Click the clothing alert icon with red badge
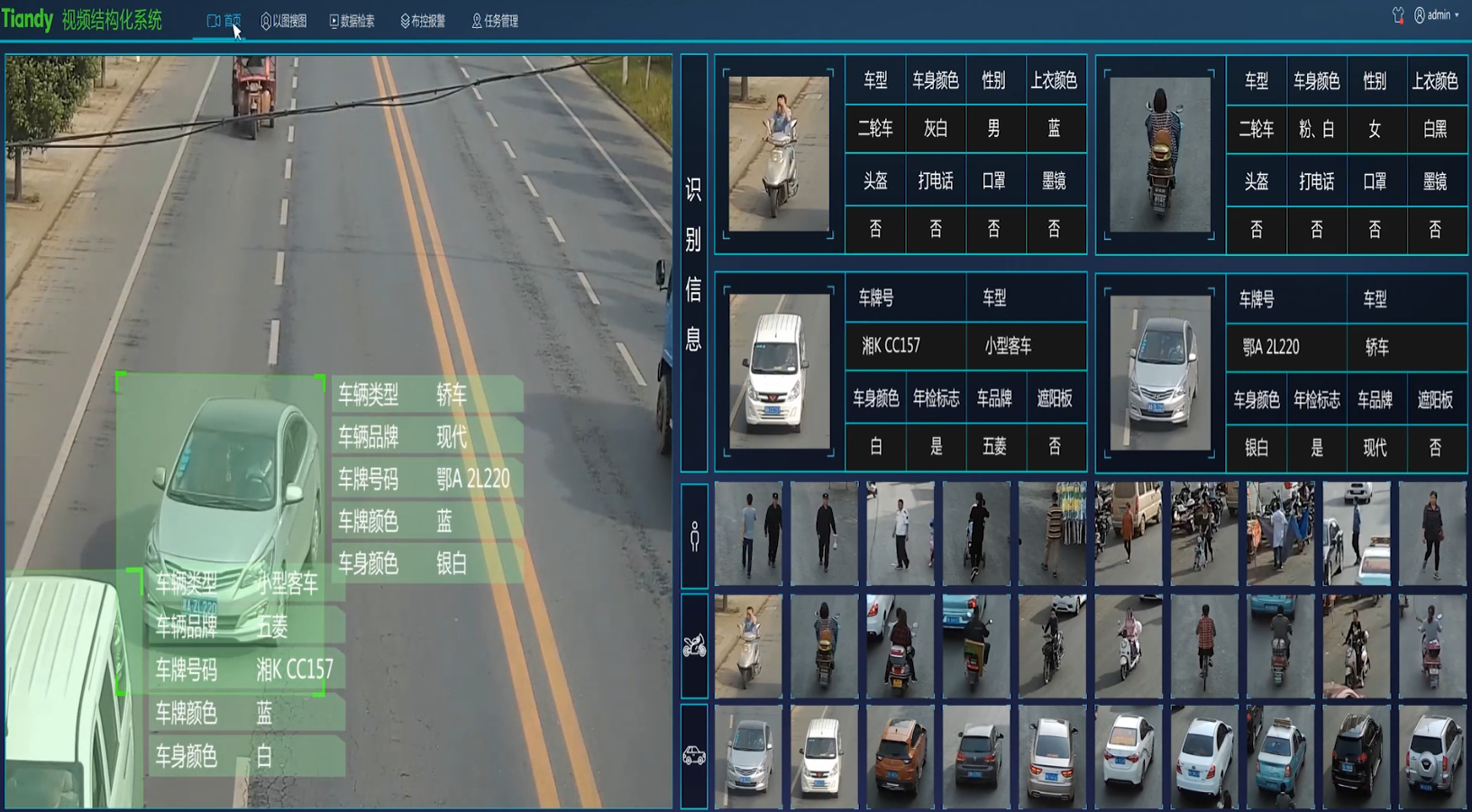The height and width of the screenshot is (812, 1472). (1399, 15)
